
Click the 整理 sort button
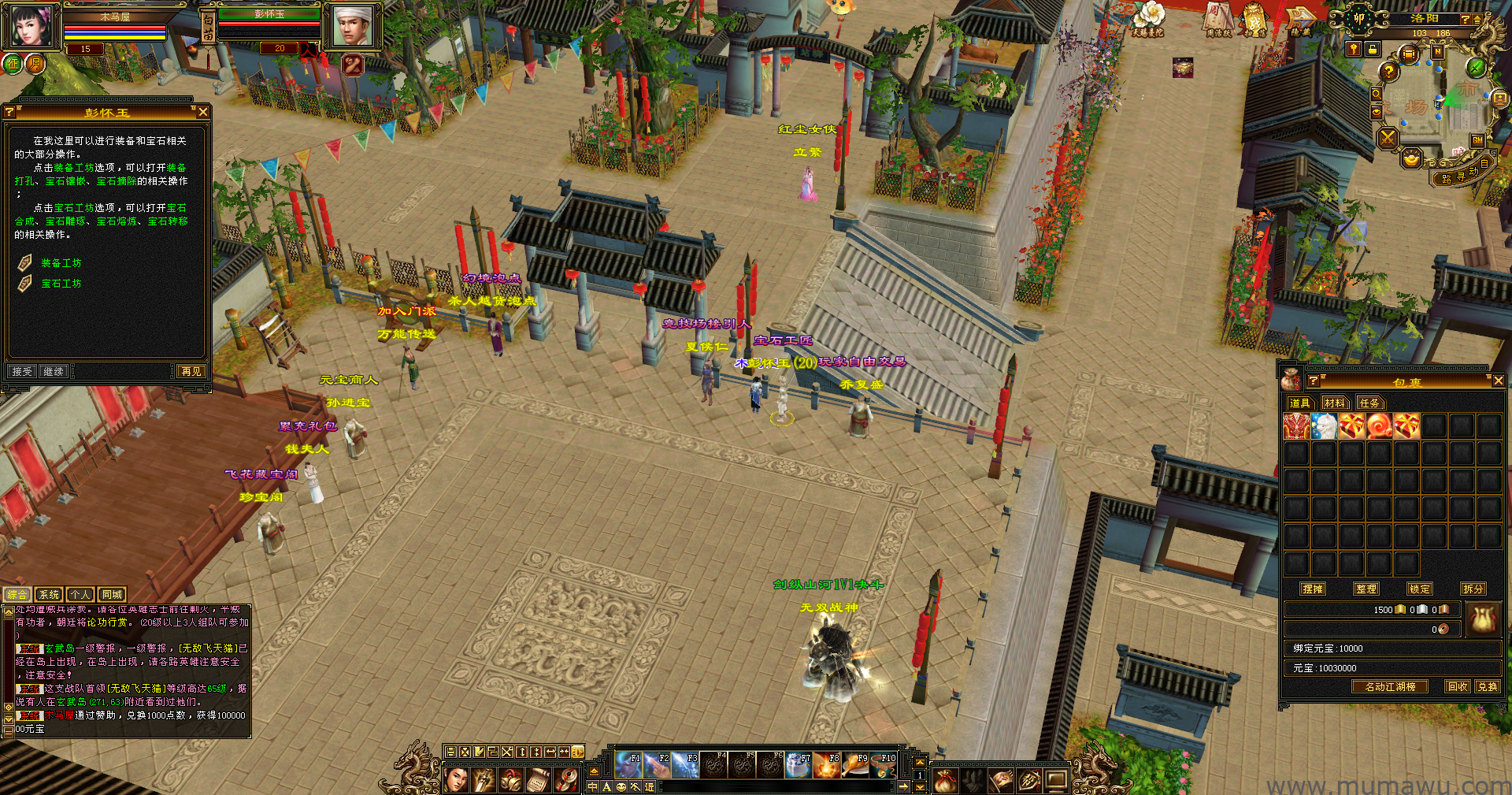tap(1366, 589)
